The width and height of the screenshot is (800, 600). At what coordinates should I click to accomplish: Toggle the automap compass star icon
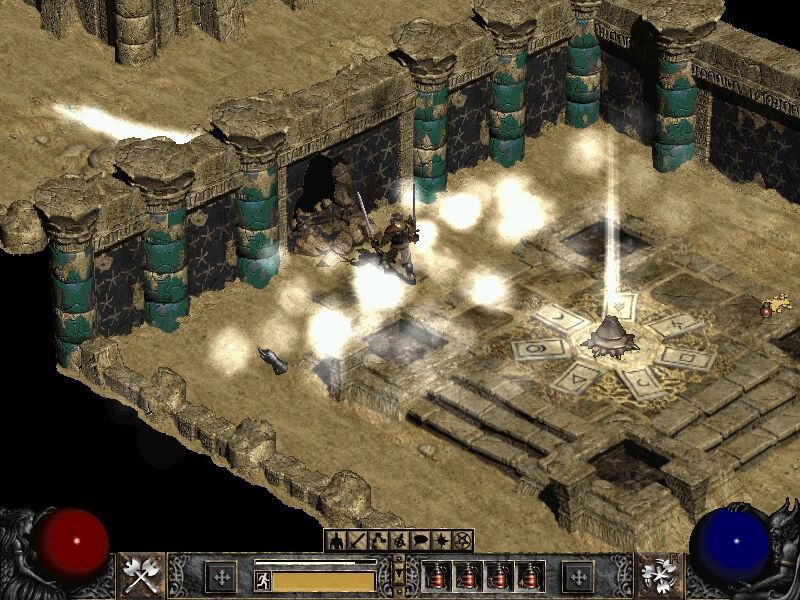point(440,541)
